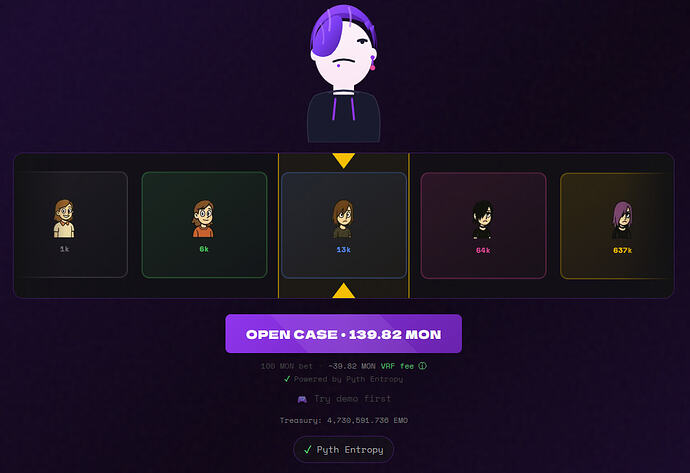The image size is (690, 473).
Task: Pick the pink 64k reward card
Action: pos(483,224)
